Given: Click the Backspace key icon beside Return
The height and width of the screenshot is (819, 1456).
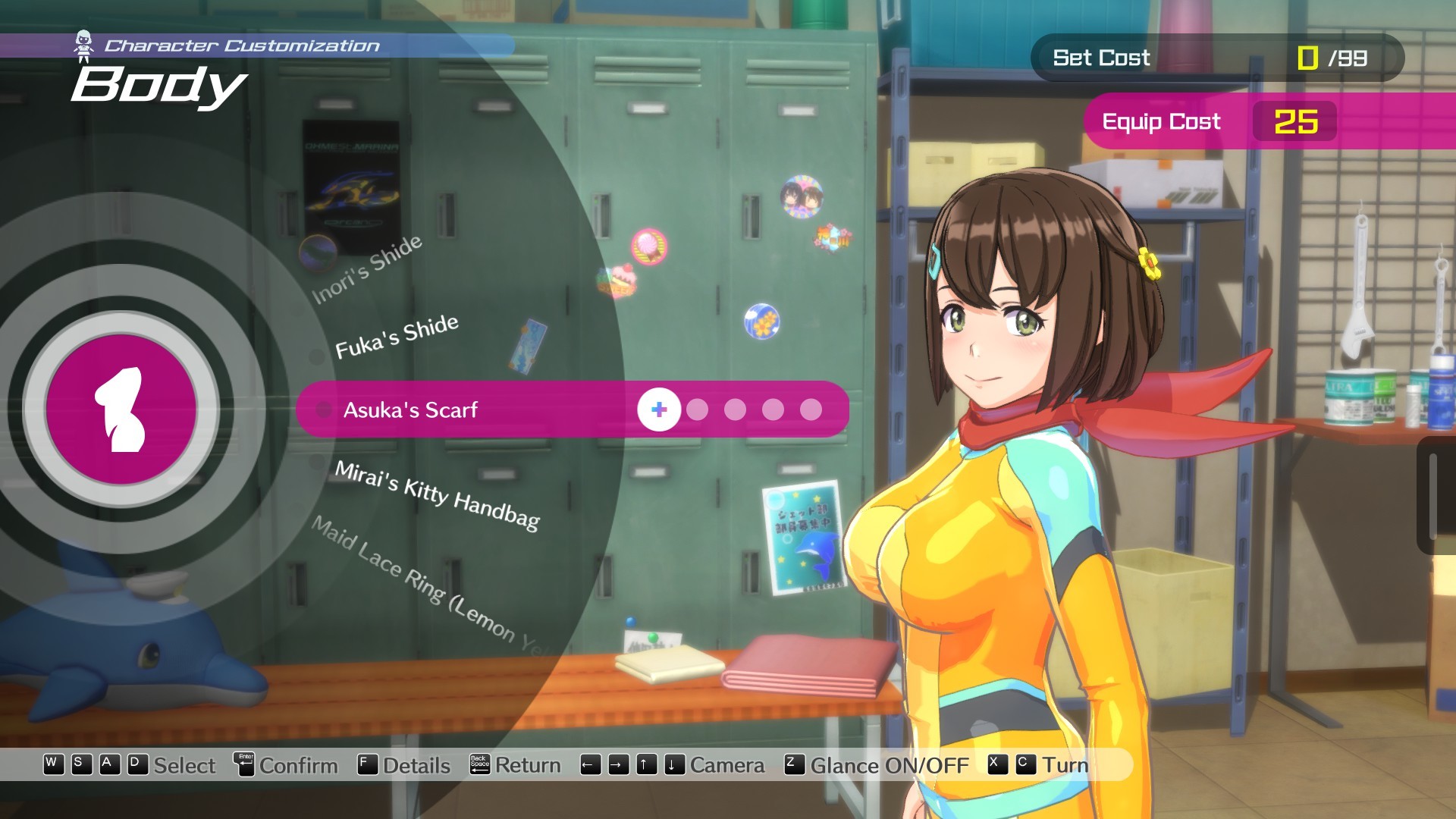Looking at the screenshot, I should point(480,765).
